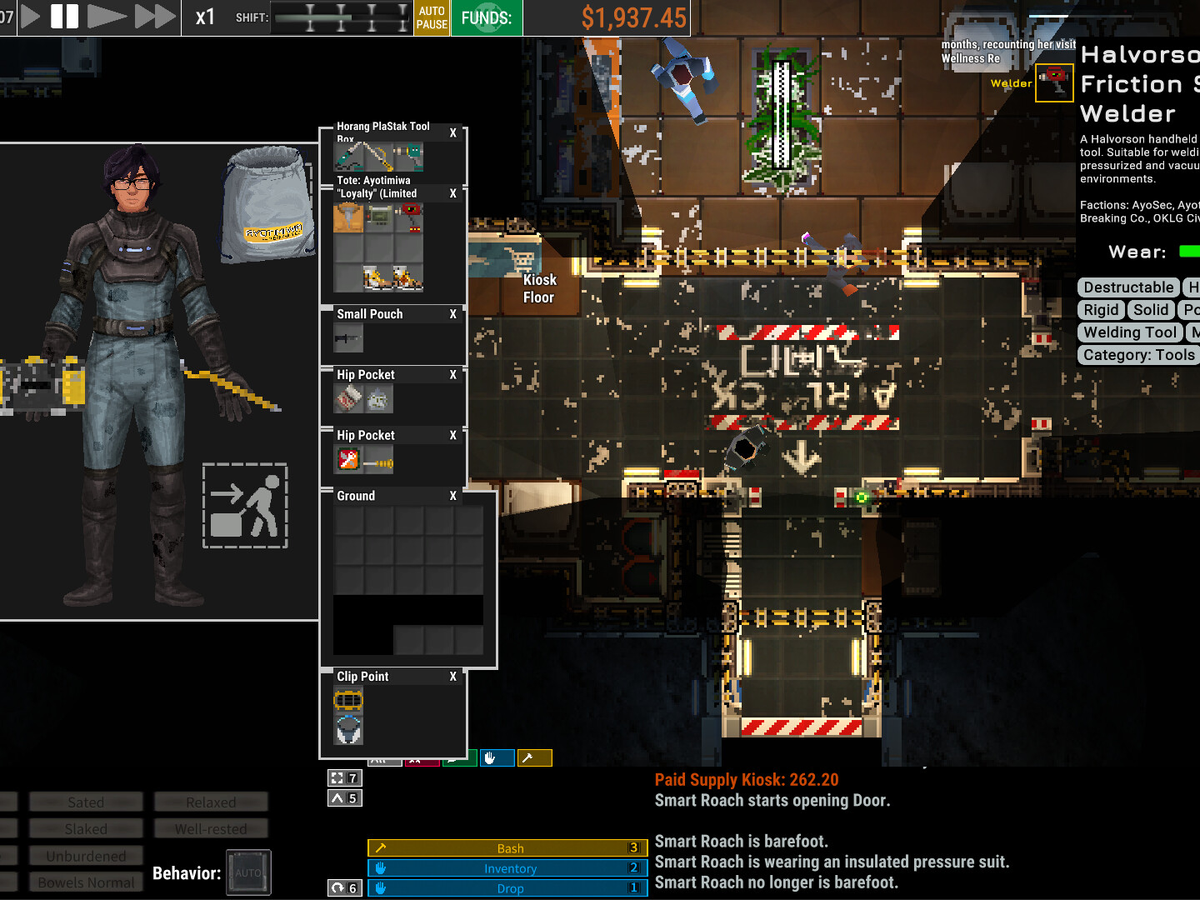Click the blue hand interaction tab

[x=497, y=758]
